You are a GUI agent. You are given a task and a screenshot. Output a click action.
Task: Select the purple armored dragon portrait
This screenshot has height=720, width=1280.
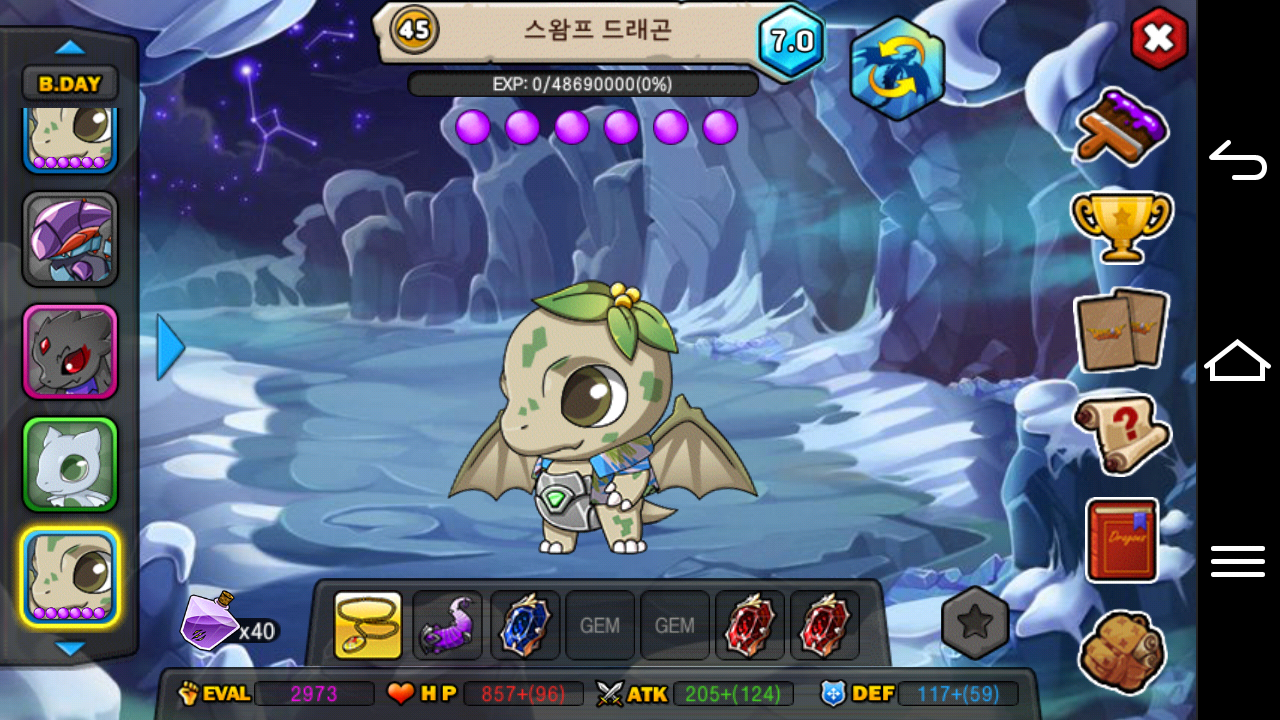pyautogui.click(x=70, y=240)
